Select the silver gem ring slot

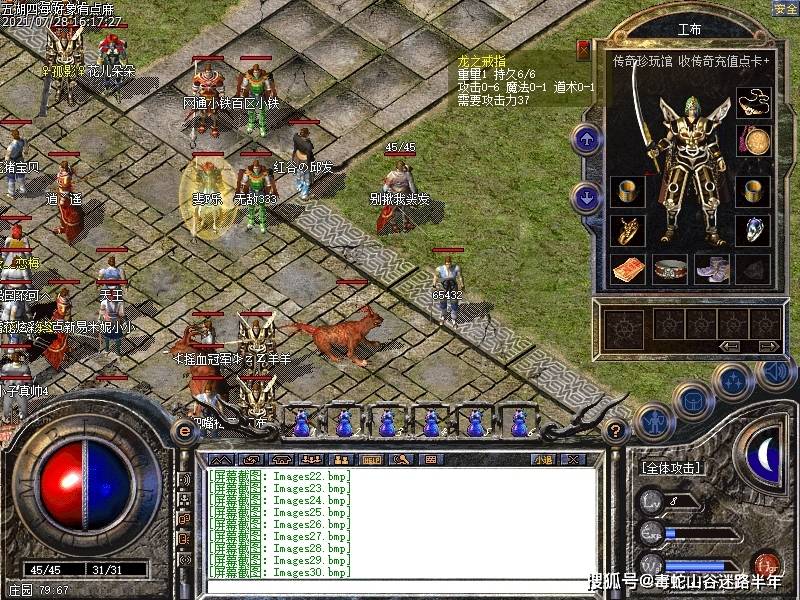tap(753, 230)
